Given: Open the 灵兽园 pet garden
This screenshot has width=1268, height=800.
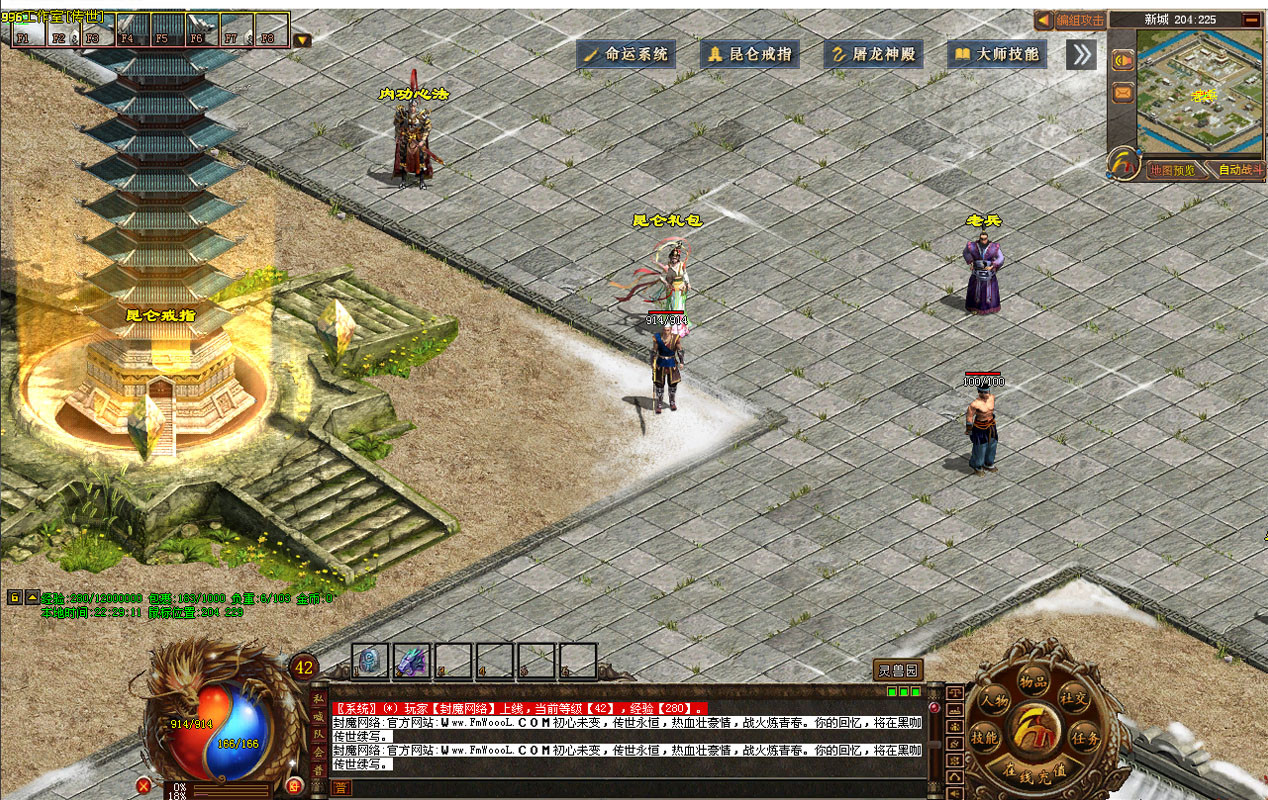Looking at the screenshot, I should coord(897,670).
